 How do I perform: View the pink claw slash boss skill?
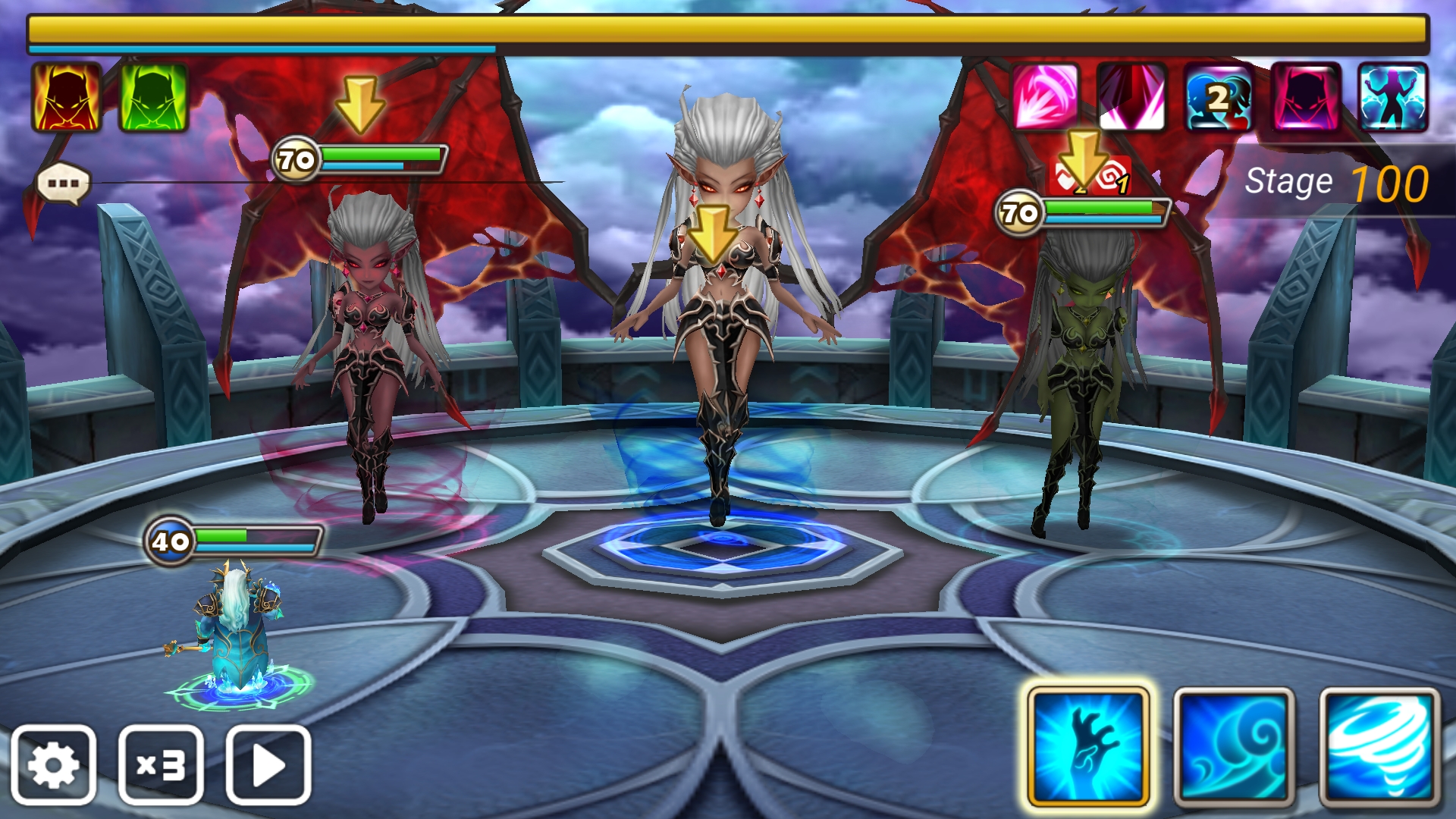(x=1045, y=97)
